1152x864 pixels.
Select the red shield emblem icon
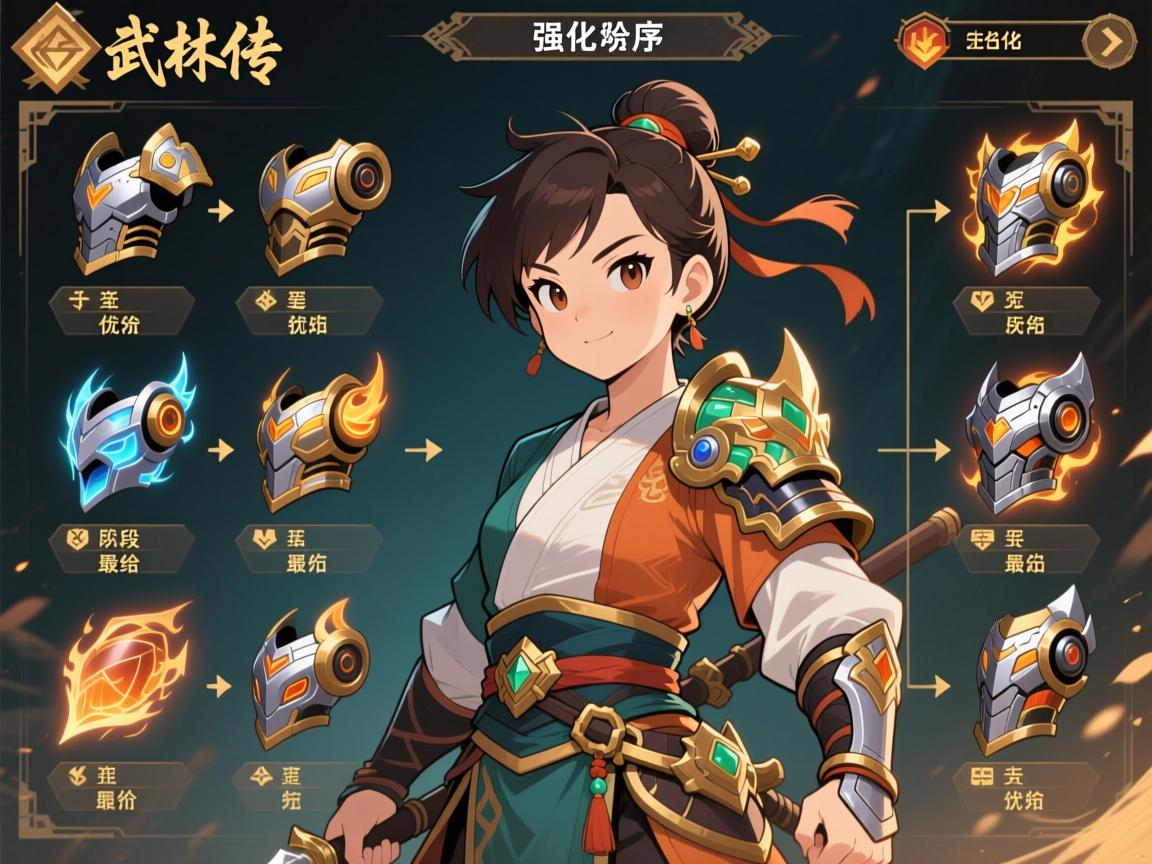(x=923, y=42)
